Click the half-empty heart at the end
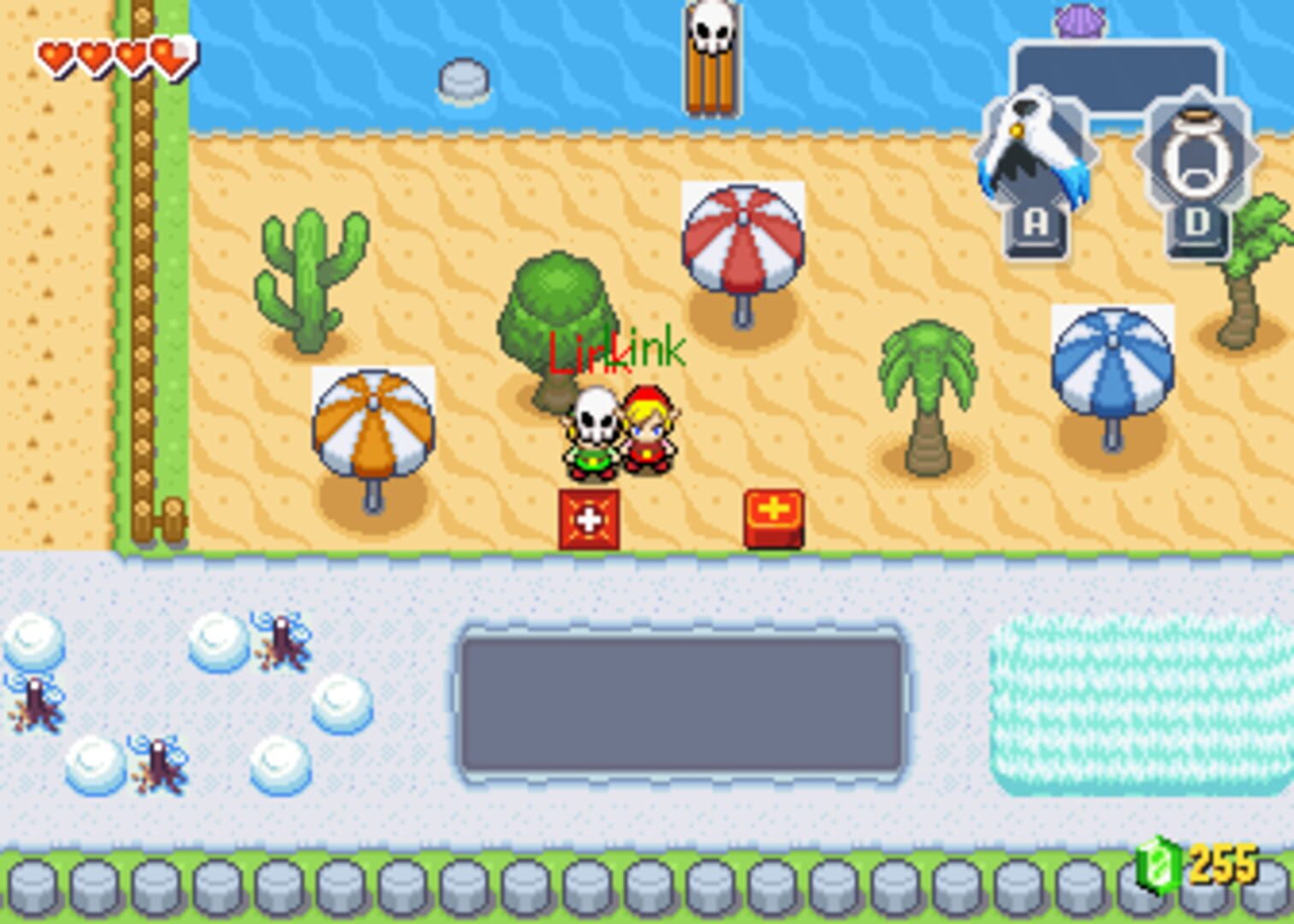This screenshot has width=1294, height=924. 168,54
